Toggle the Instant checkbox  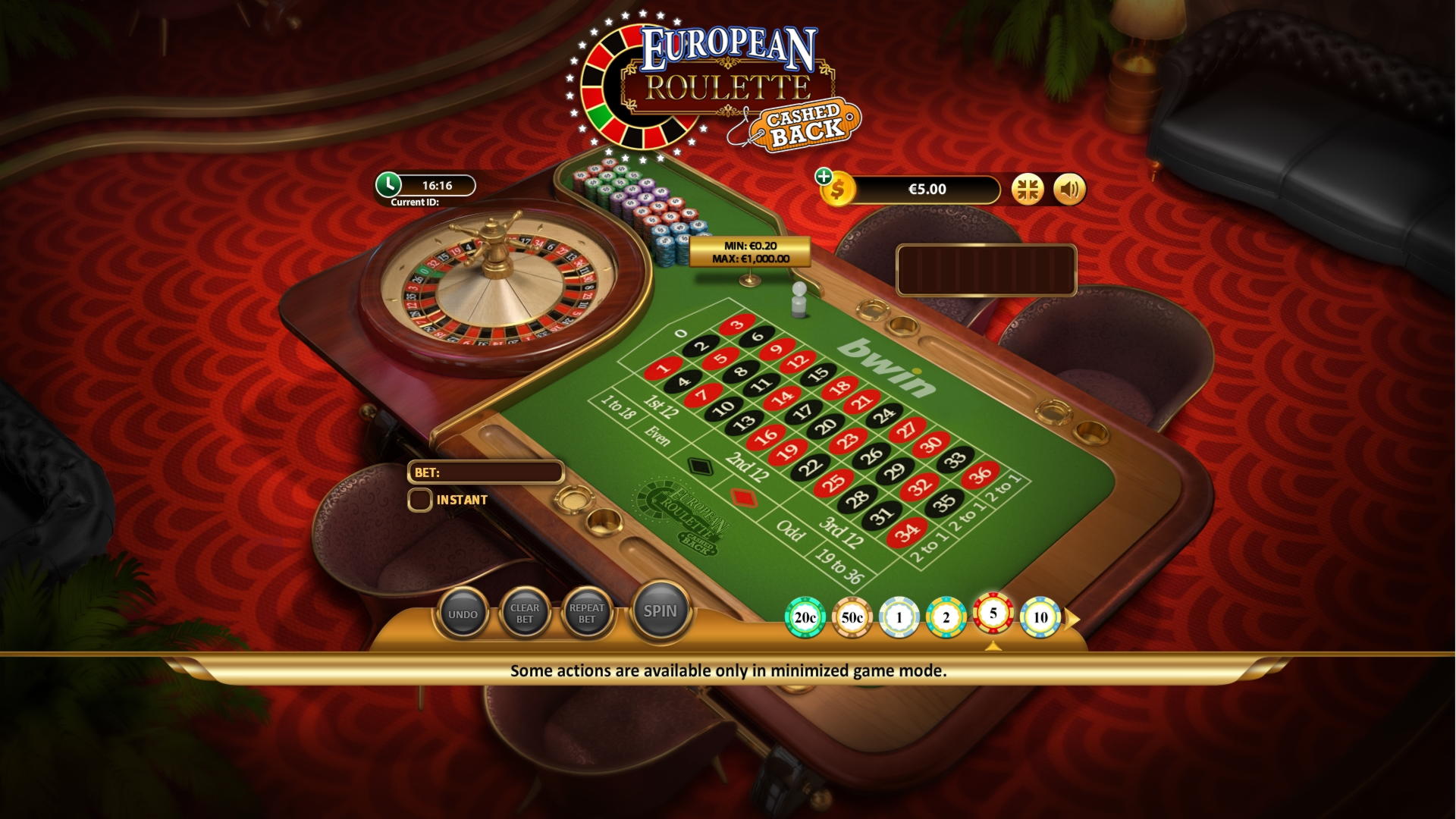tap(420, 500)
